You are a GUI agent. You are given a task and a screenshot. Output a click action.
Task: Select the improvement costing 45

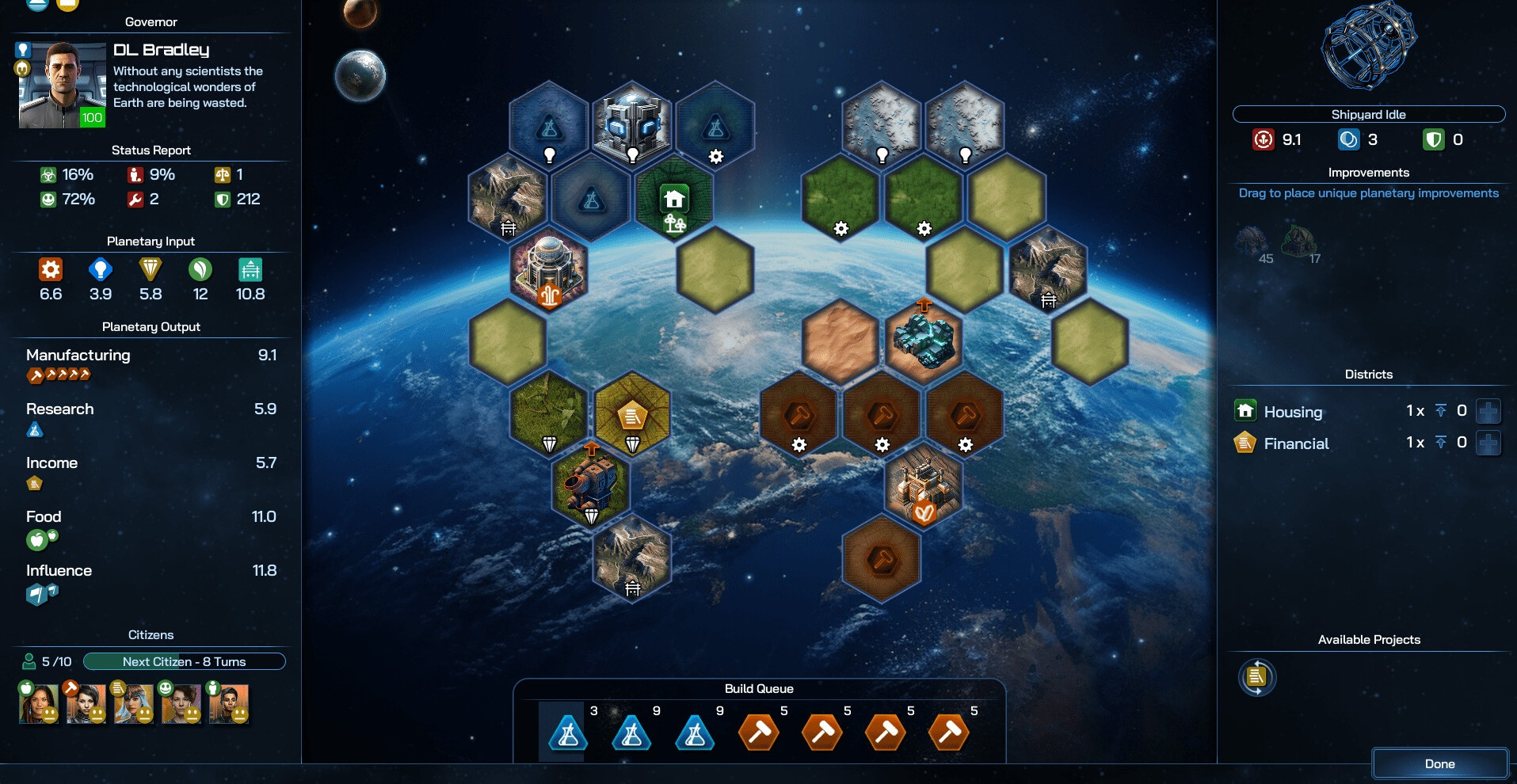pyautogui.click(x=1252, y=241)
